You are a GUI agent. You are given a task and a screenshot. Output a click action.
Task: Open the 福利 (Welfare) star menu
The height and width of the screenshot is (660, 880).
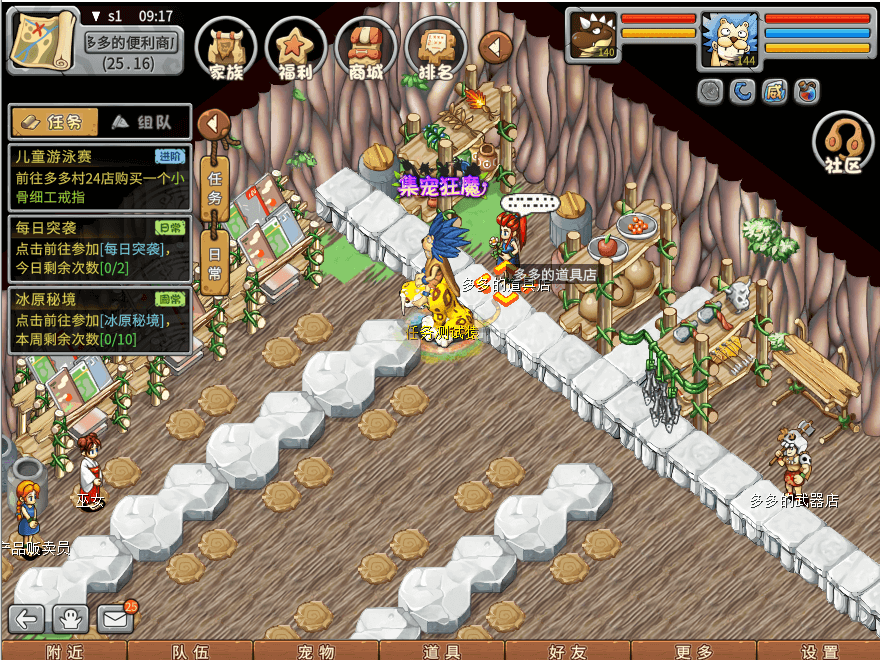point(296,48)
